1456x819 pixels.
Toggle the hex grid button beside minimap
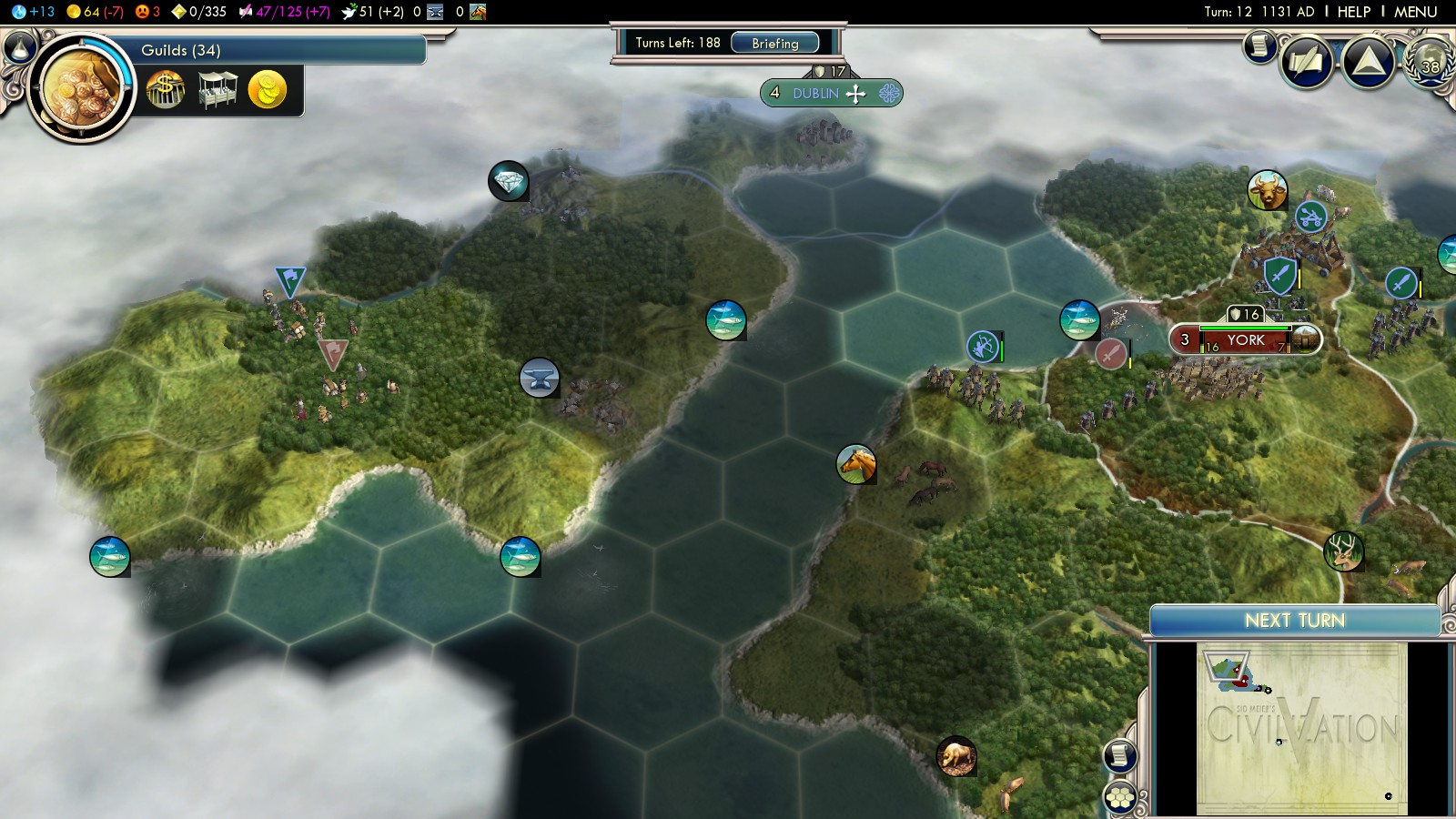tap(1120, 798)
